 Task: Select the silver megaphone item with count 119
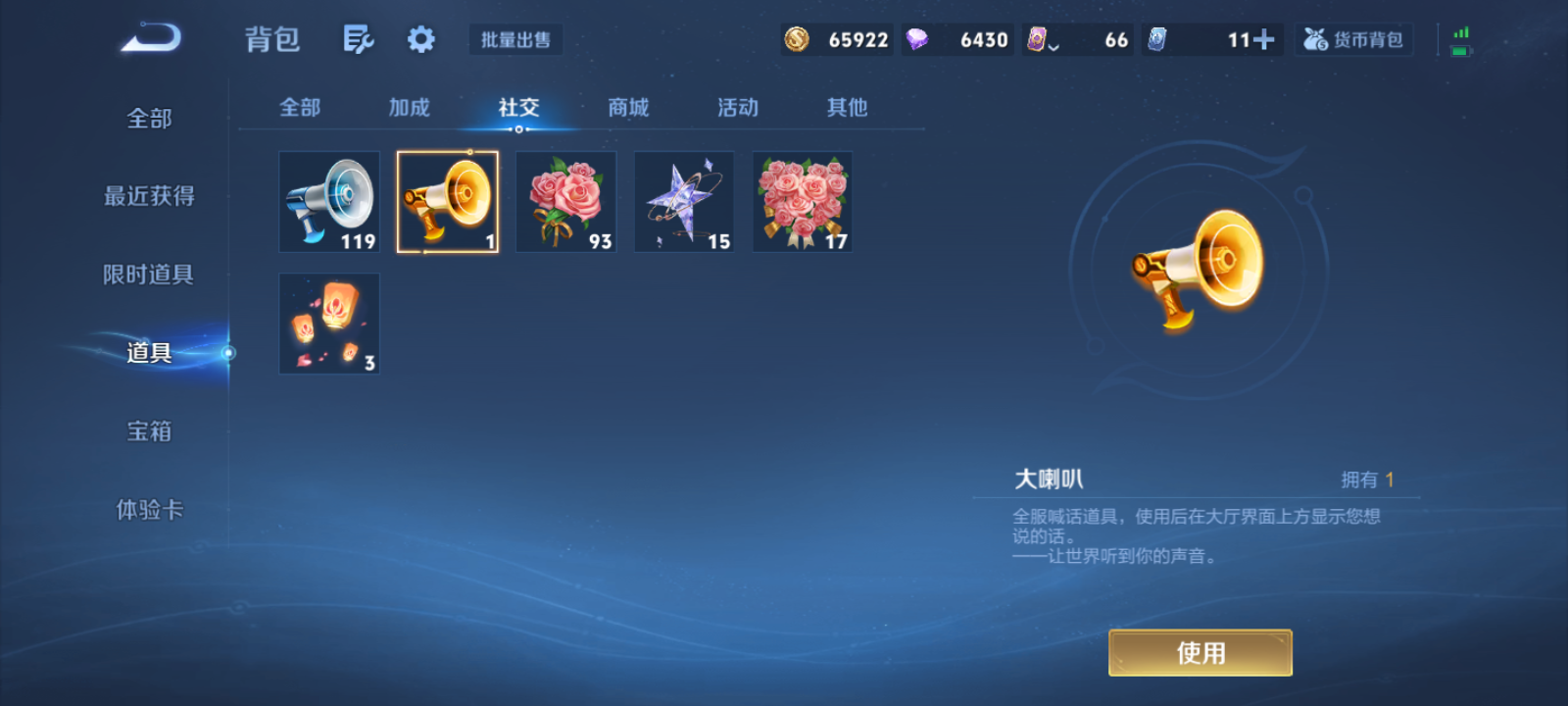[x=329, y=201]
